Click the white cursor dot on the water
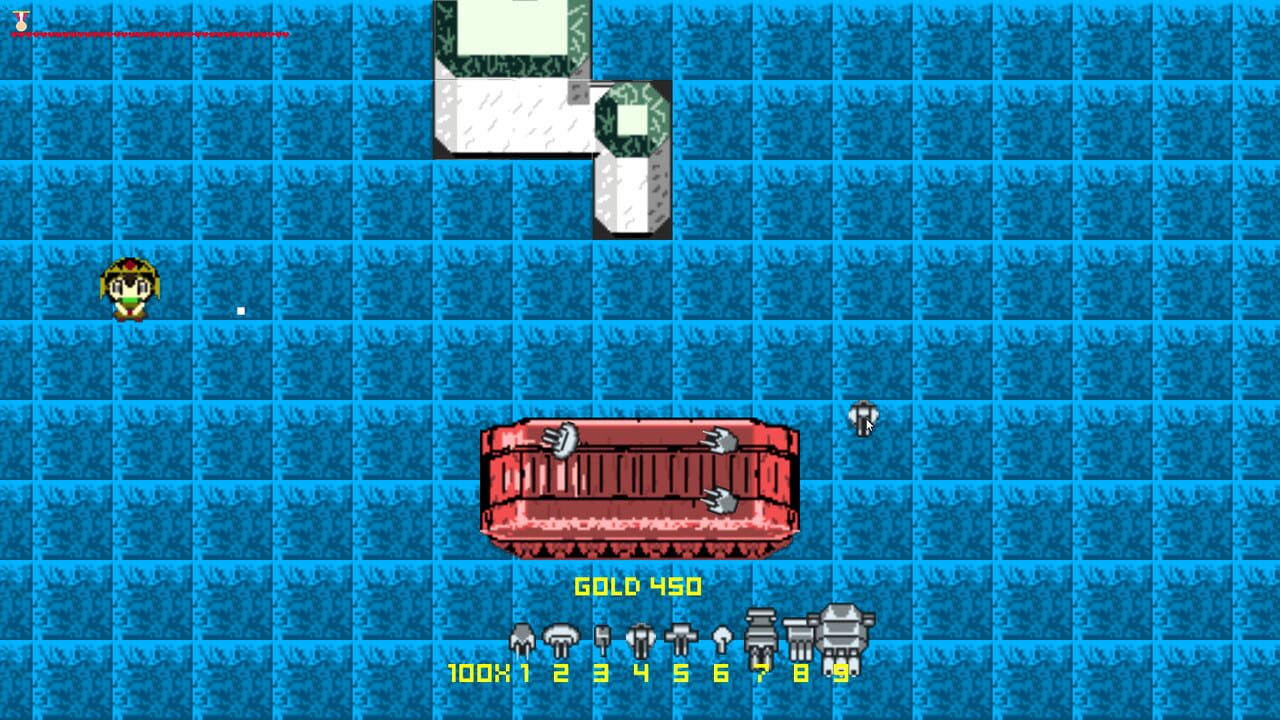This screenshot has width=1280, height=720. tap(240, 310)
